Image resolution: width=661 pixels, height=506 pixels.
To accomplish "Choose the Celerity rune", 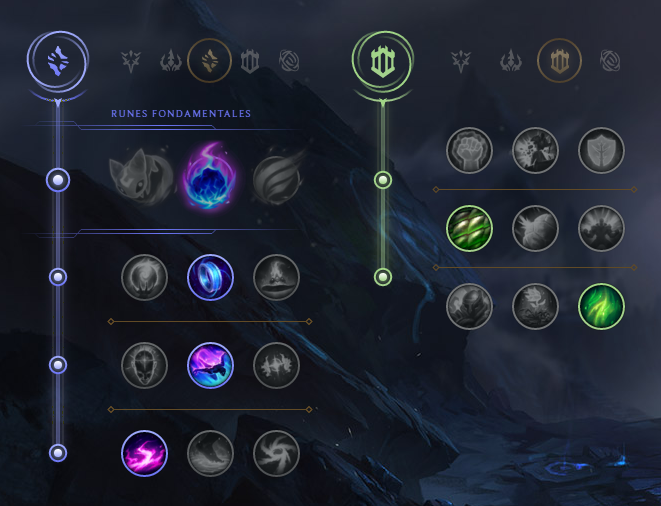I will (210, 365).
